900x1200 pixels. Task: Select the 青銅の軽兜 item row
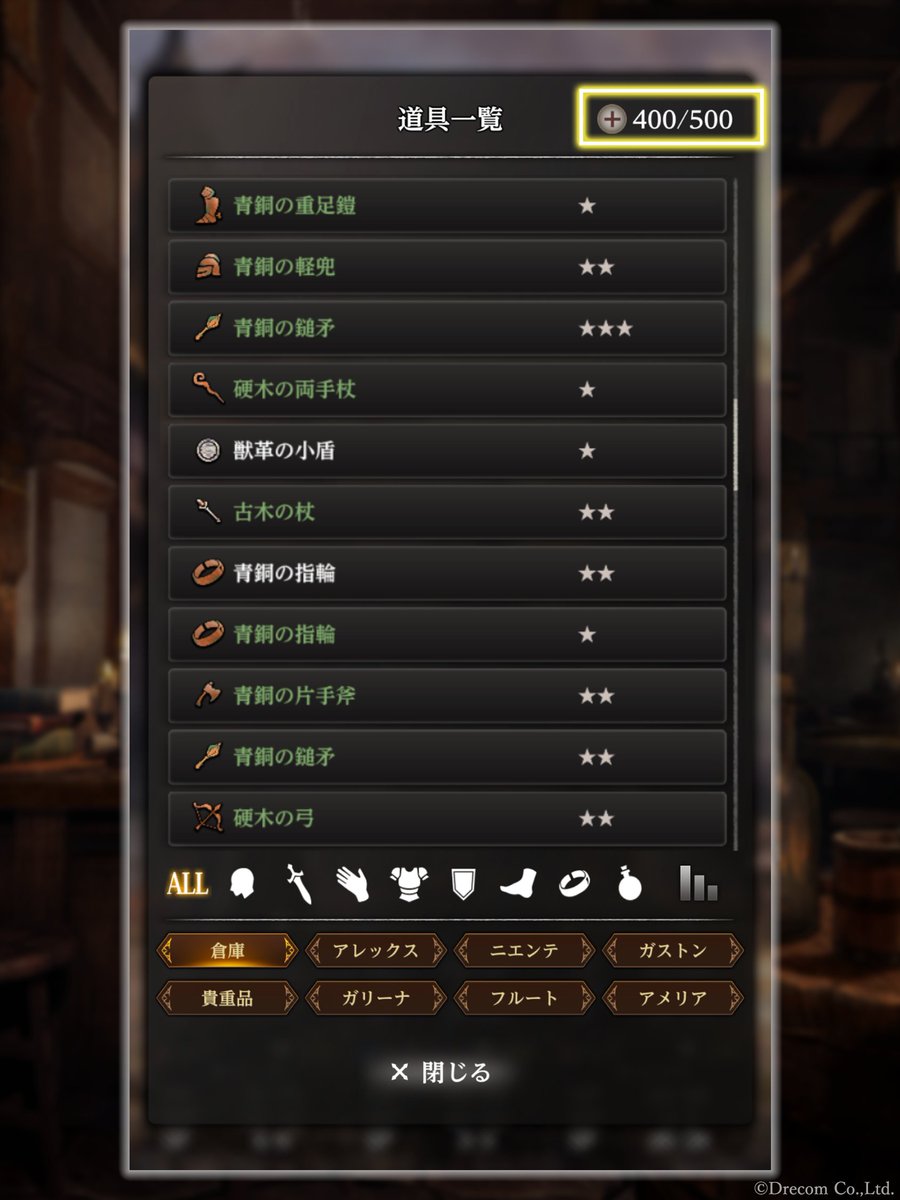447,267
